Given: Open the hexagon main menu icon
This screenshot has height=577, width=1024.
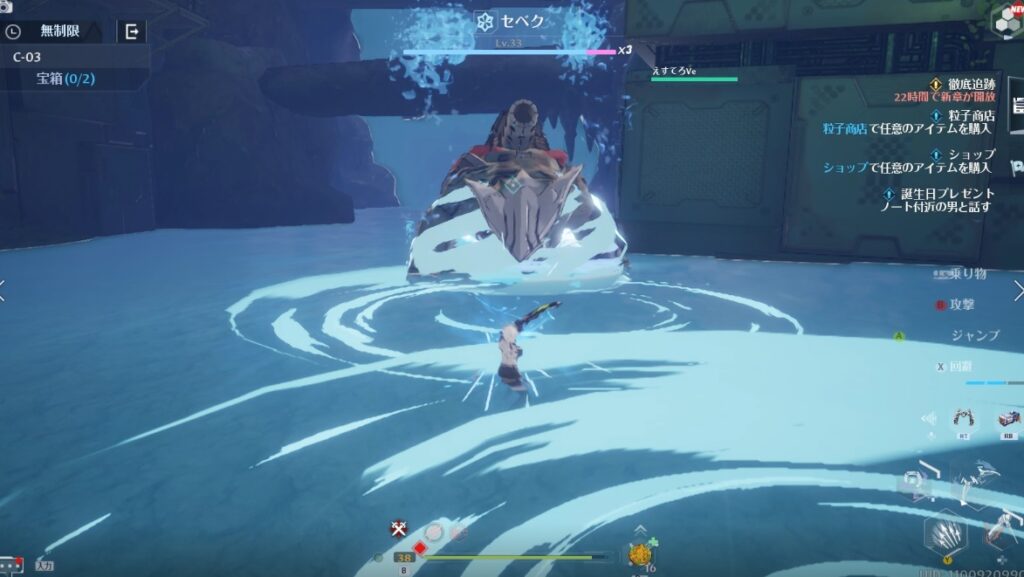Looking at the screenshot, I should (x=1005, y=21).
